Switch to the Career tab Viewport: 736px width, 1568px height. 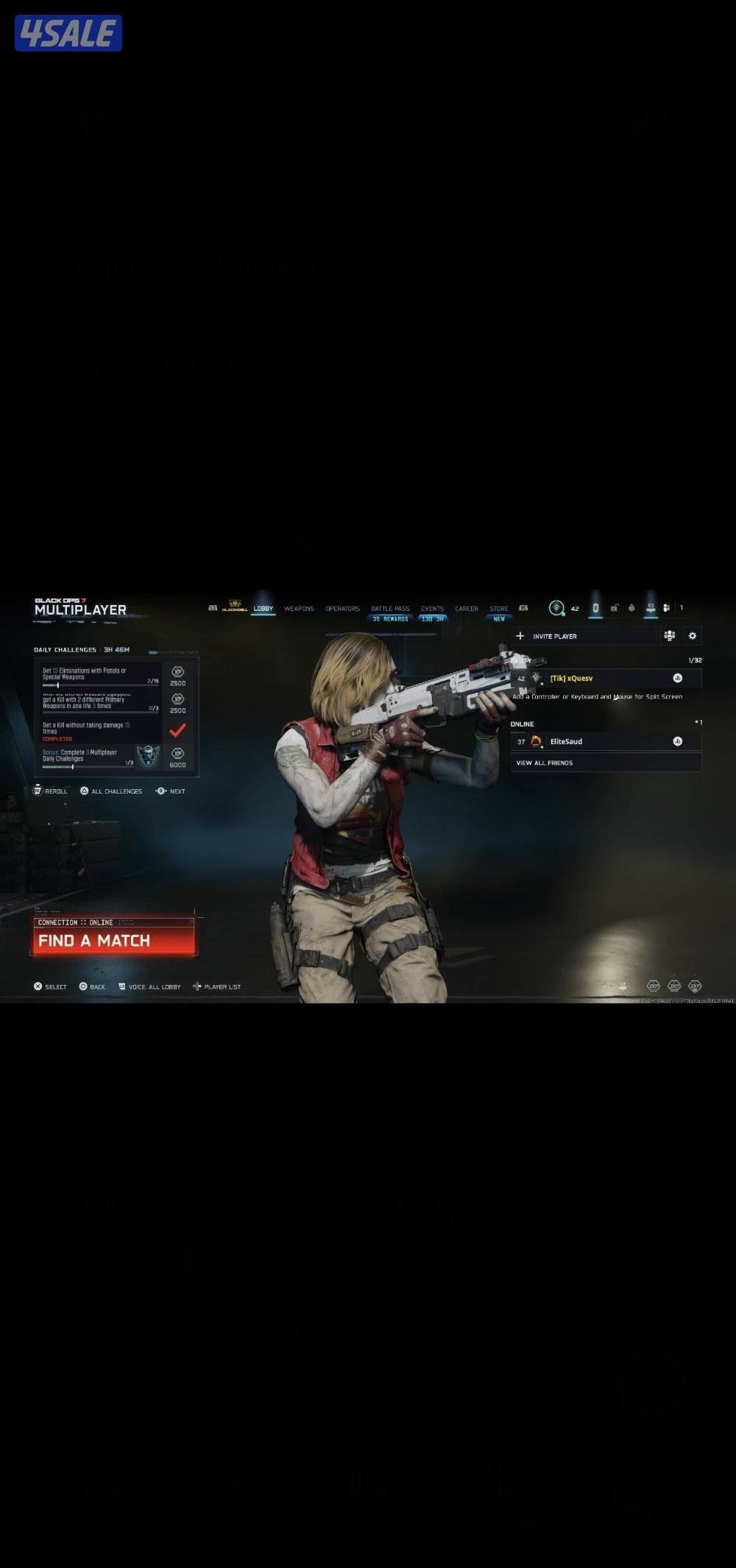coord(467,609)
